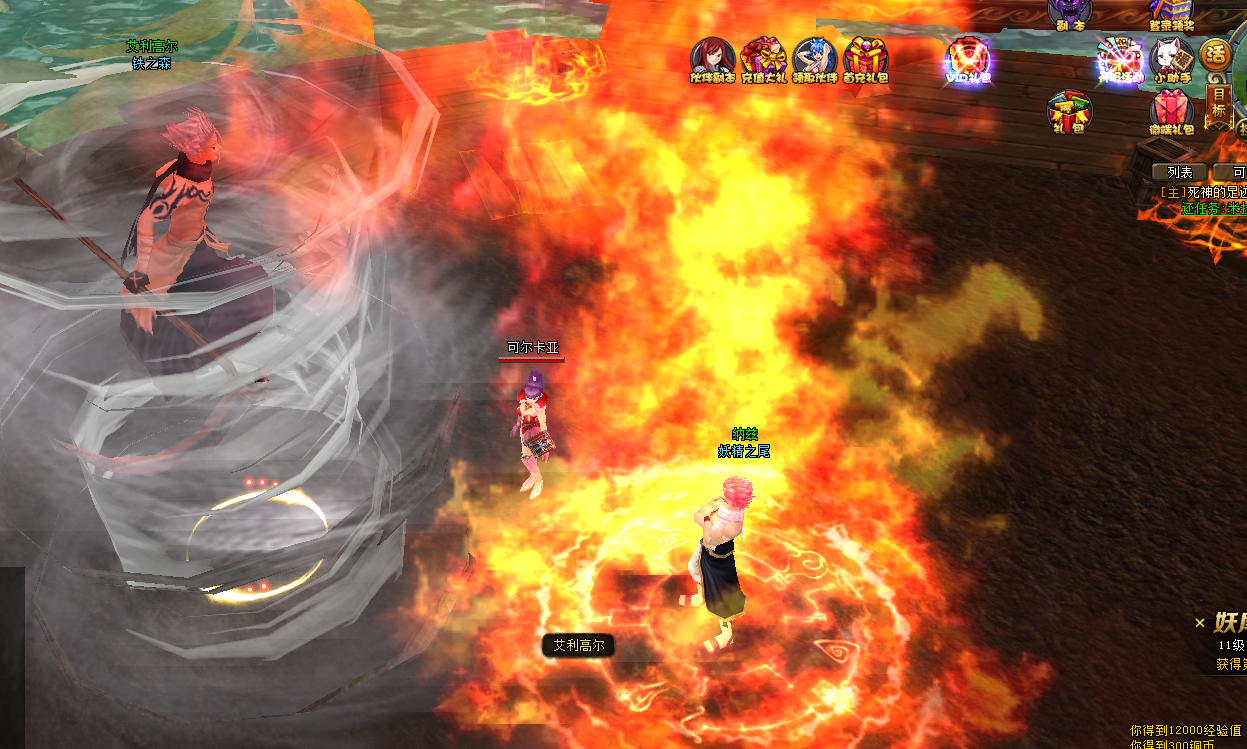Open the sparkling 精彩活动 events icon
This screenshot has width=1247, height=749.
1119,58
